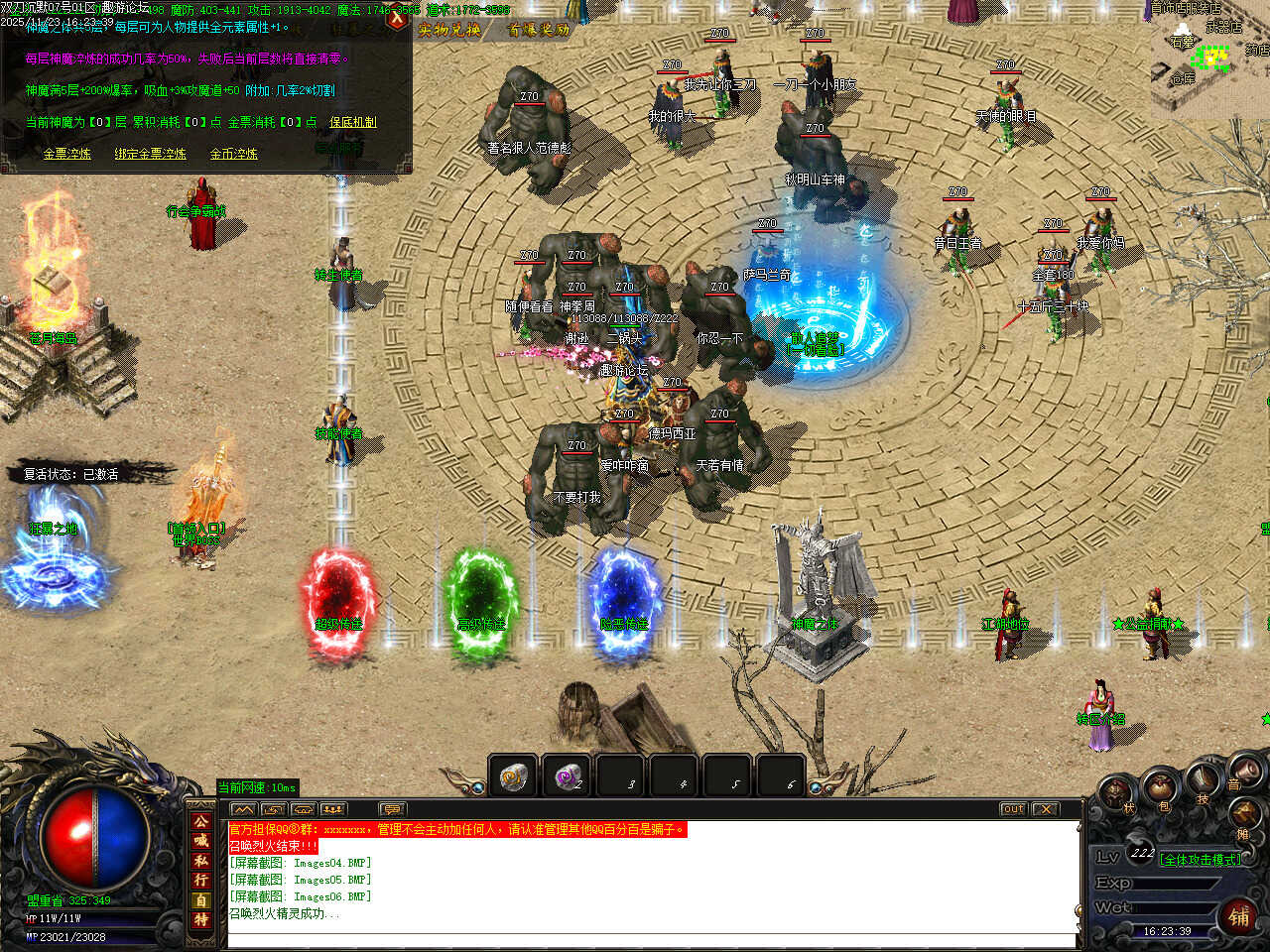The height and width of the screenshot is (952, 1270).
Task: Open the character status 状 icon
Action: [x=1118, y=792]
